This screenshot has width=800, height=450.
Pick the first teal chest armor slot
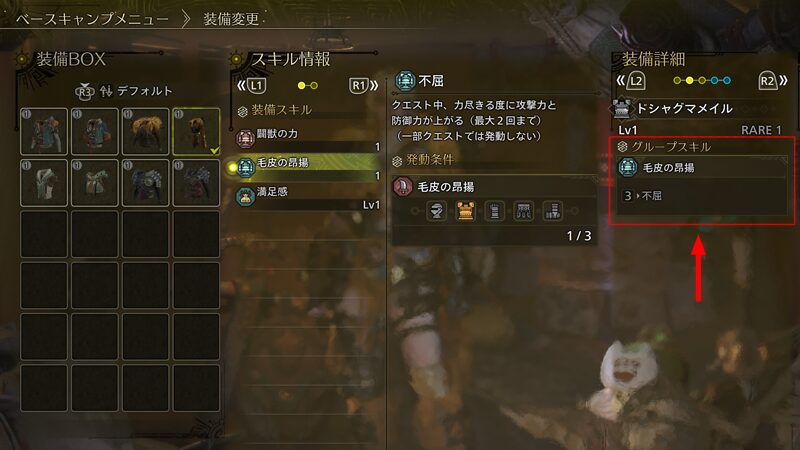tap(44, 131)
